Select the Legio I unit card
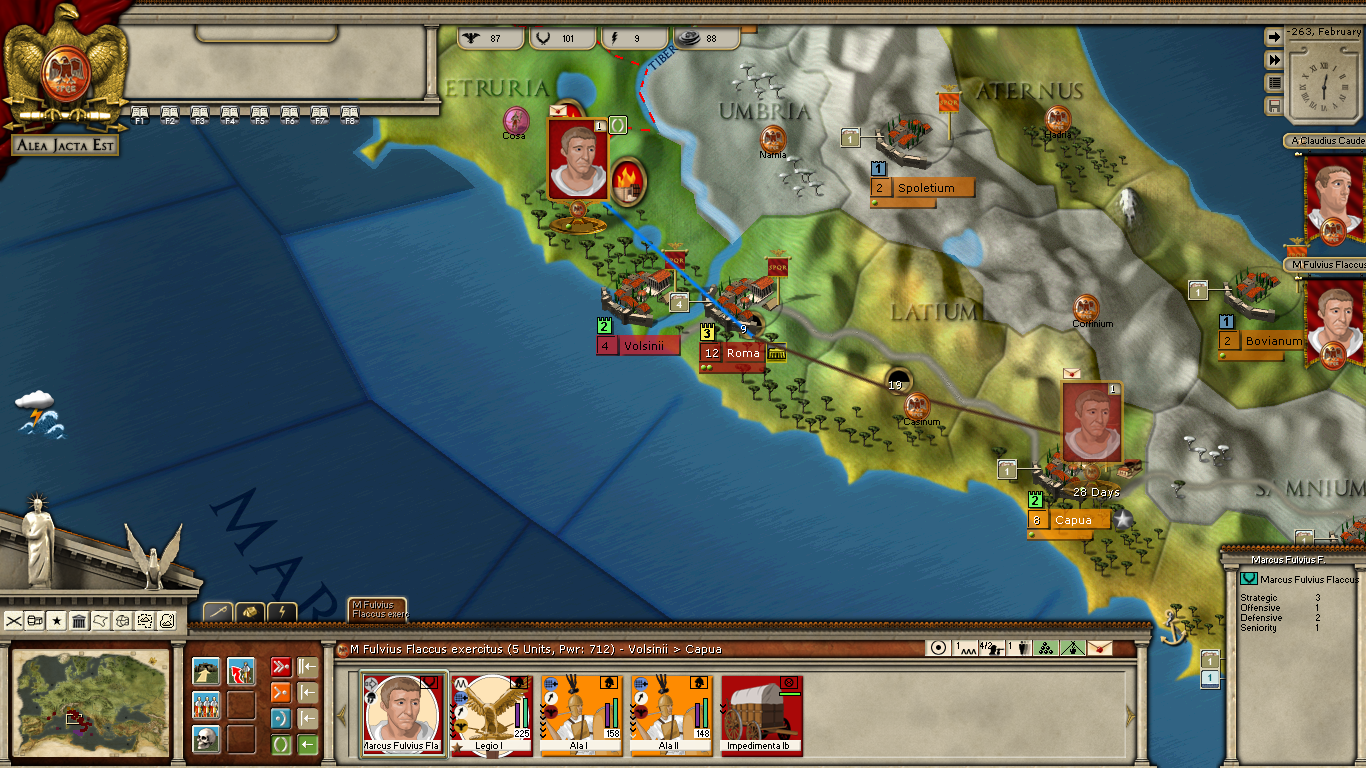The height and width of the screenshot is (768, 1366). pyautogui.click(x=493, y=714)
